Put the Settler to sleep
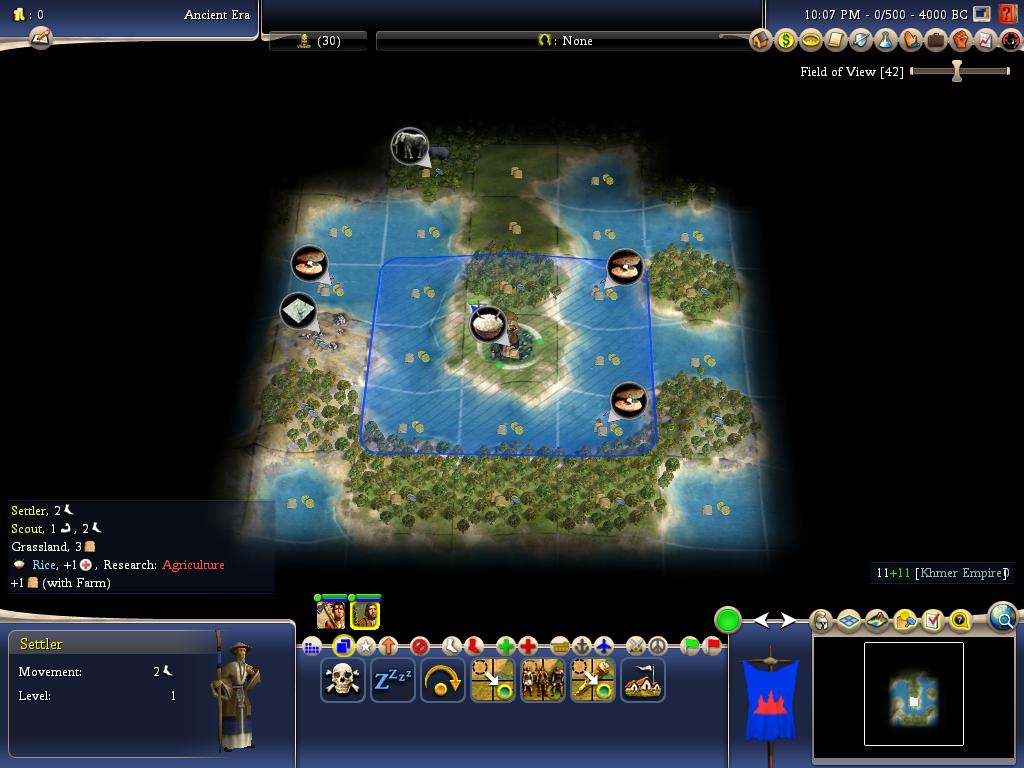This screenshot has width=1024, height=768. [392, 681]
